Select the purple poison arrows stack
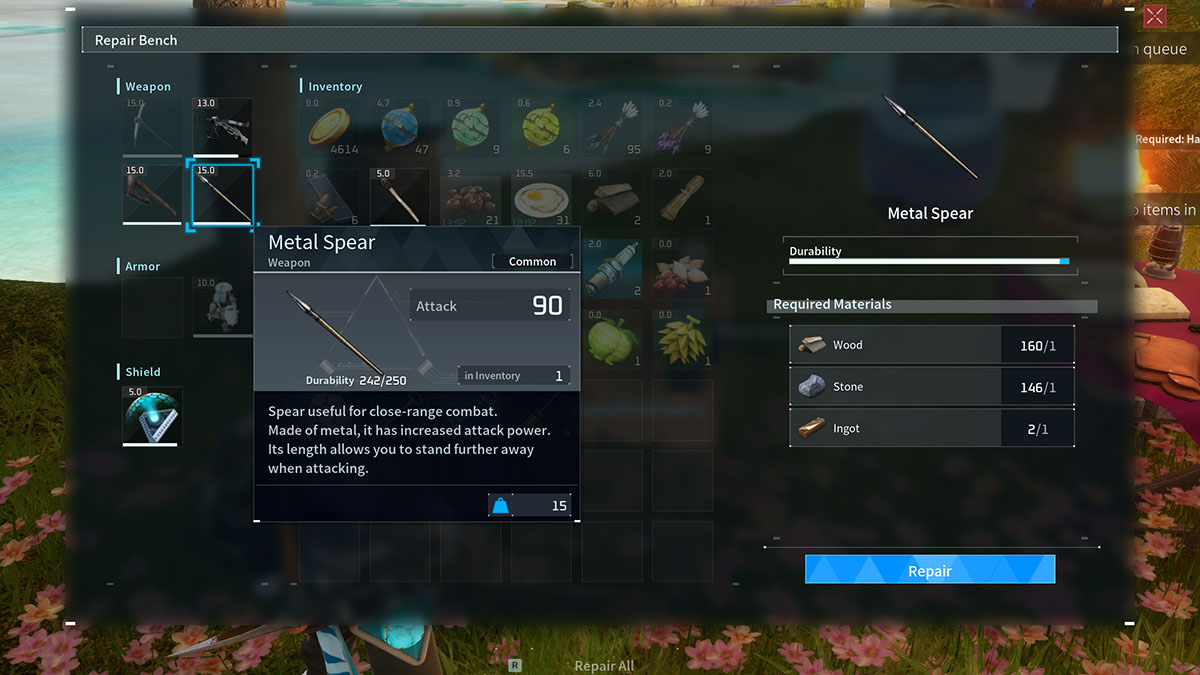Viewport: 1200px width, 675px height. (x=683, y=127)
